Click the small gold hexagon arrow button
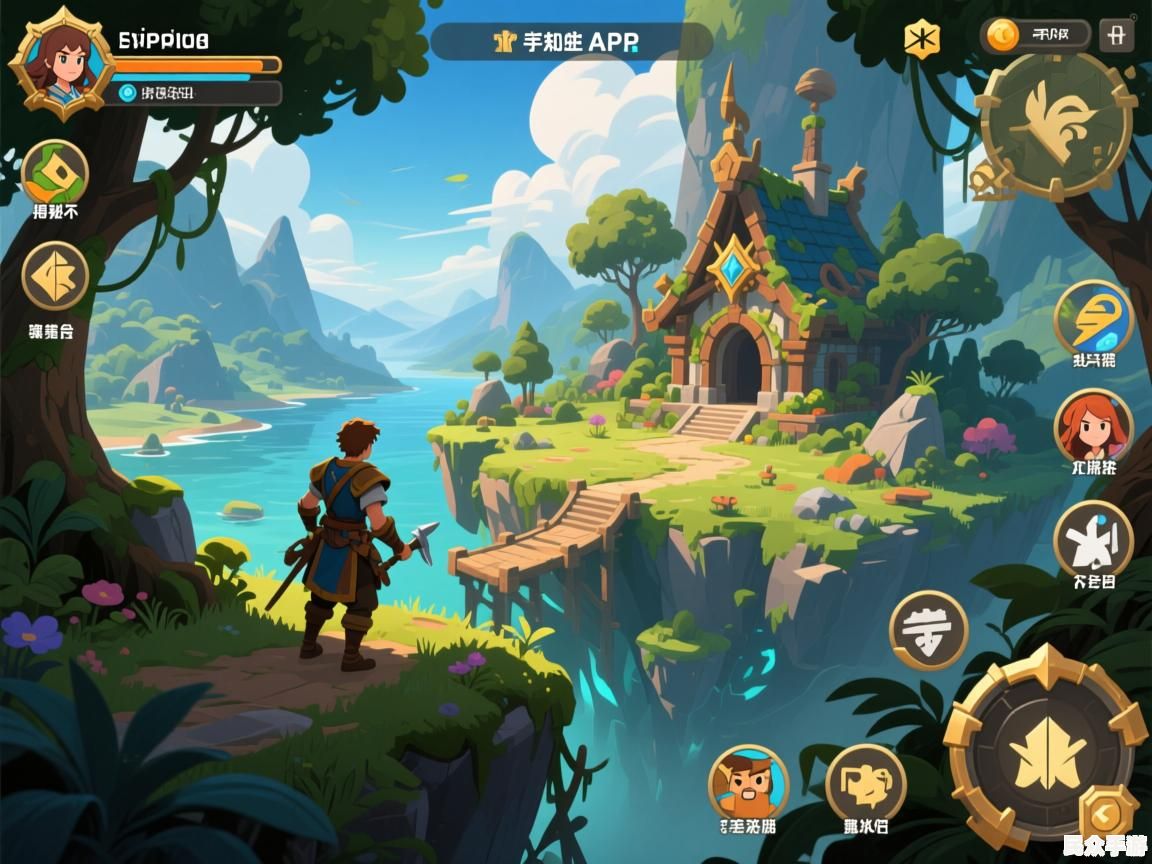Screen dimensions: 1152x864 point(1108,812)
